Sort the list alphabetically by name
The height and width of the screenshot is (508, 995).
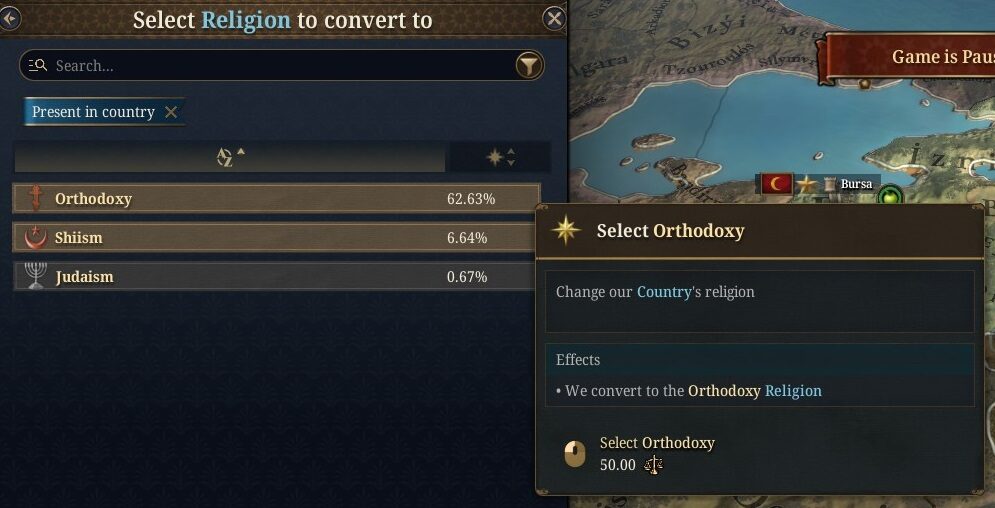230,157
